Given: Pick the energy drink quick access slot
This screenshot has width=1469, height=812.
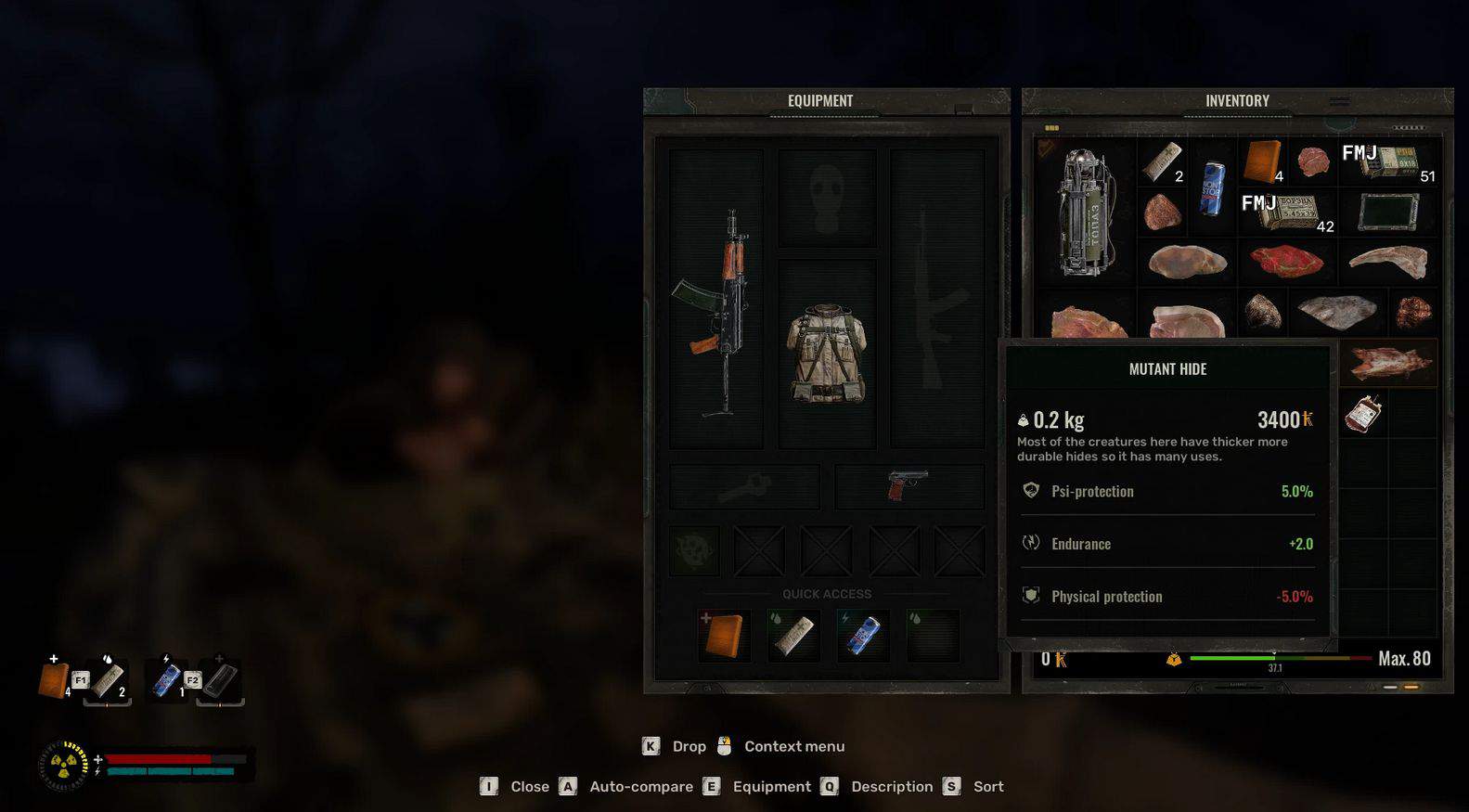Looking at the screenshot, I should click(862, 635).
